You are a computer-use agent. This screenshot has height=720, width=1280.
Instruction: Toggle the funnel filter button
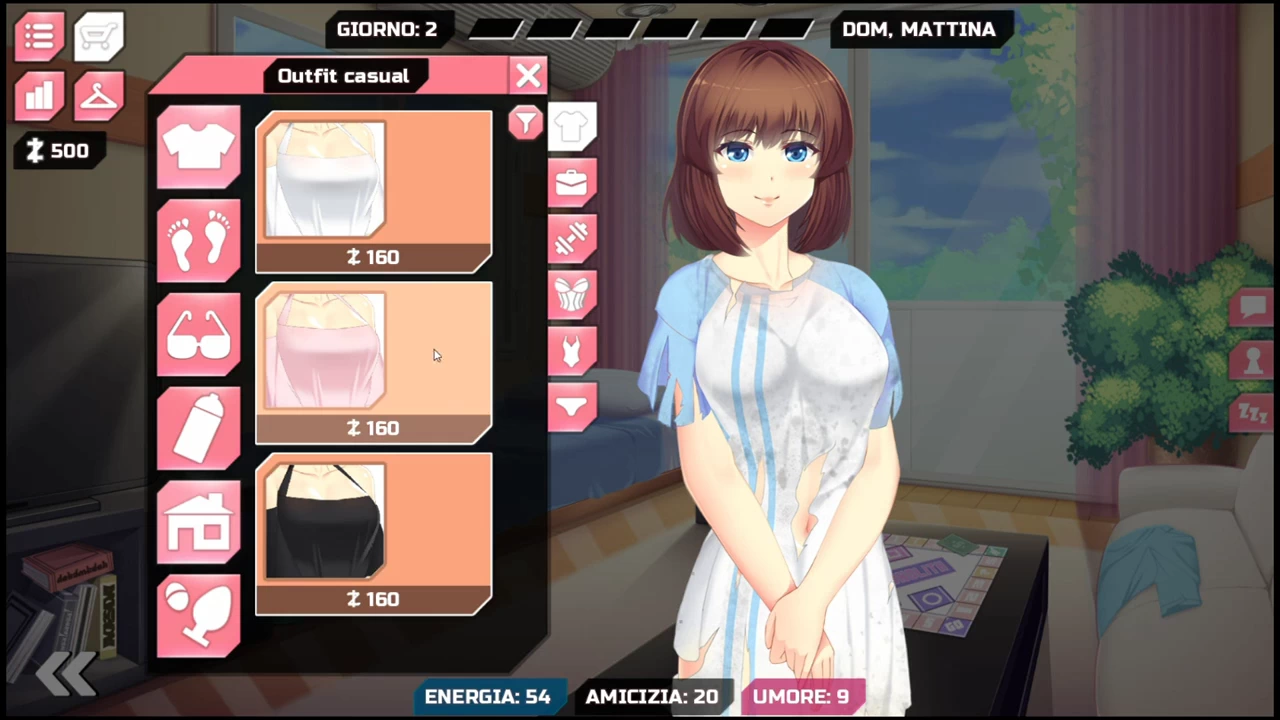(x=525, y=122)
